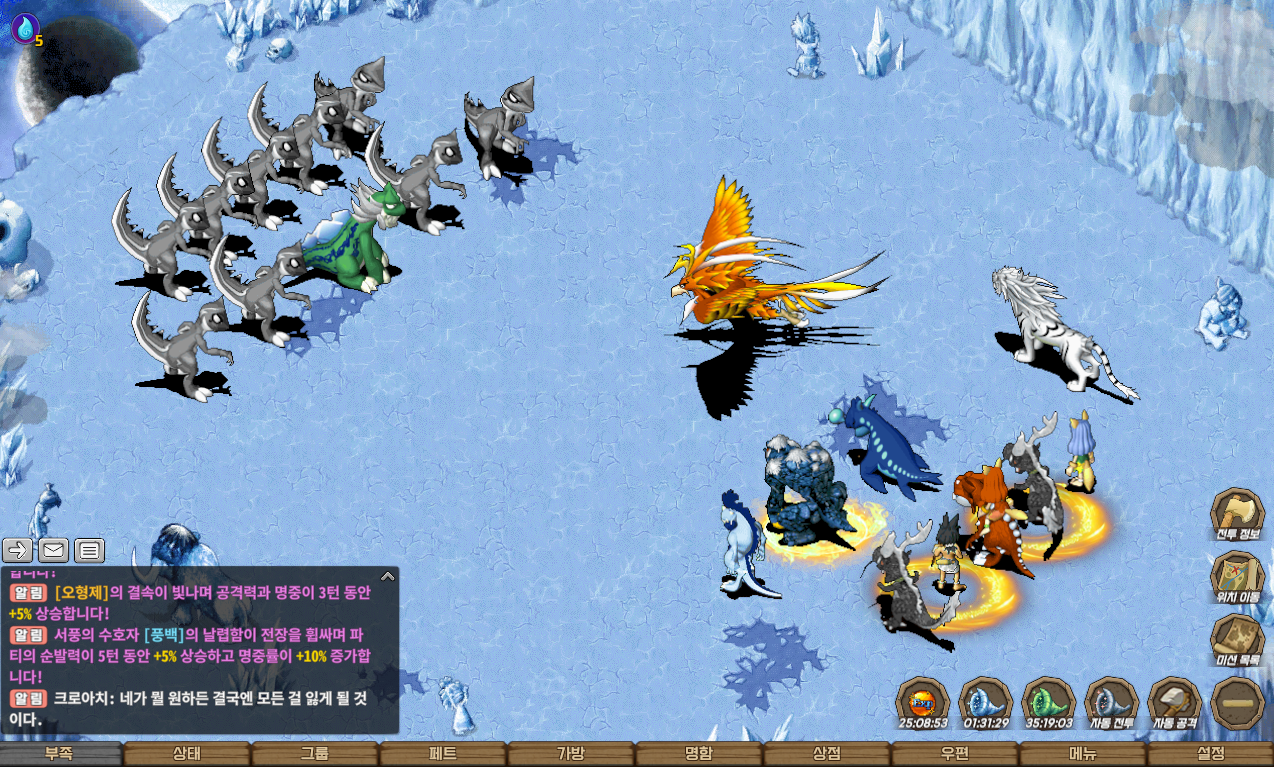The image size is (1274, 767).
Task: Open the 페트 (Pet) menu
Action: [443, 754]
